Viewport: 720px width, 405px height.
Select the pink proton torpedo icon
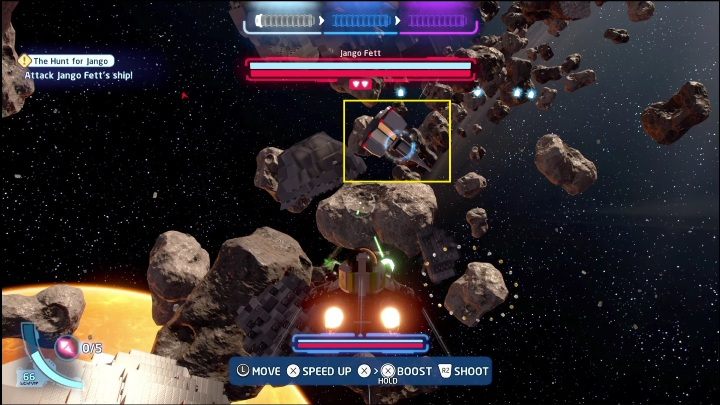(x=66, y=348)
